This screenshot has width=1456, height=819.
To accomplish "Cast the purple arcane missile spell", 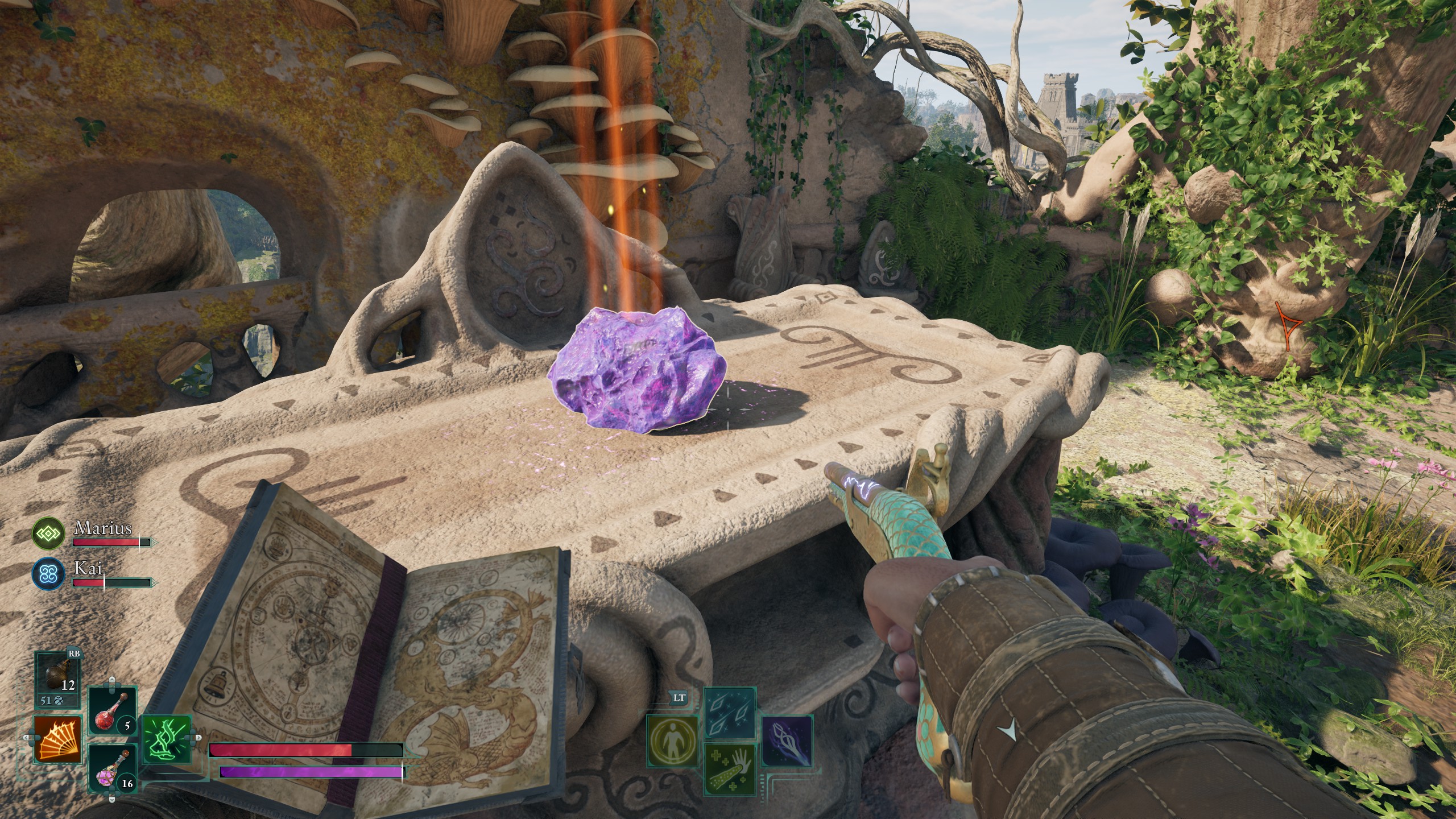I will [x=786, y=739].
